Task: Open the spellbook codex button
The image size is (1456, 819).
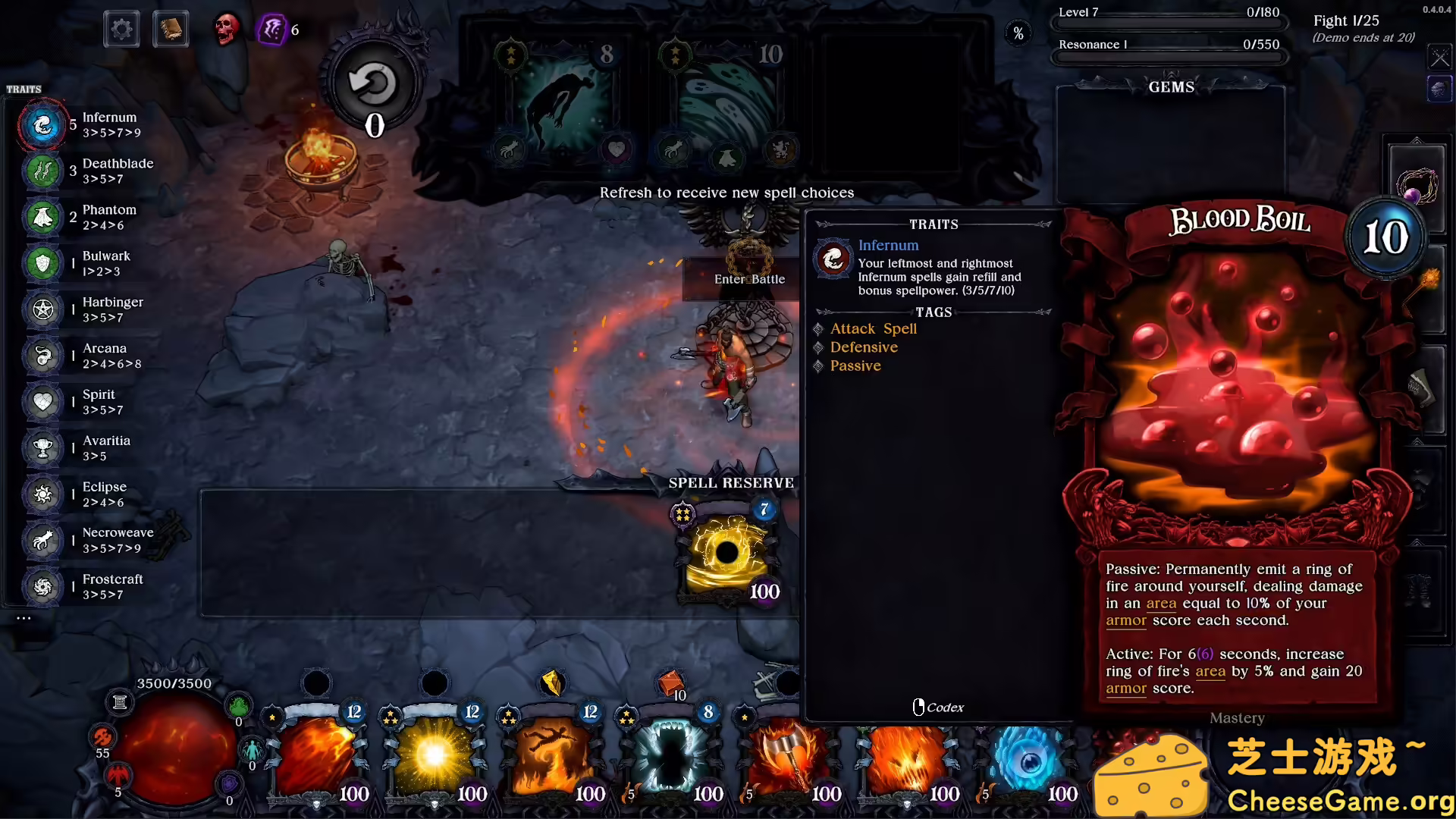Action: click(x=171, y=30)
